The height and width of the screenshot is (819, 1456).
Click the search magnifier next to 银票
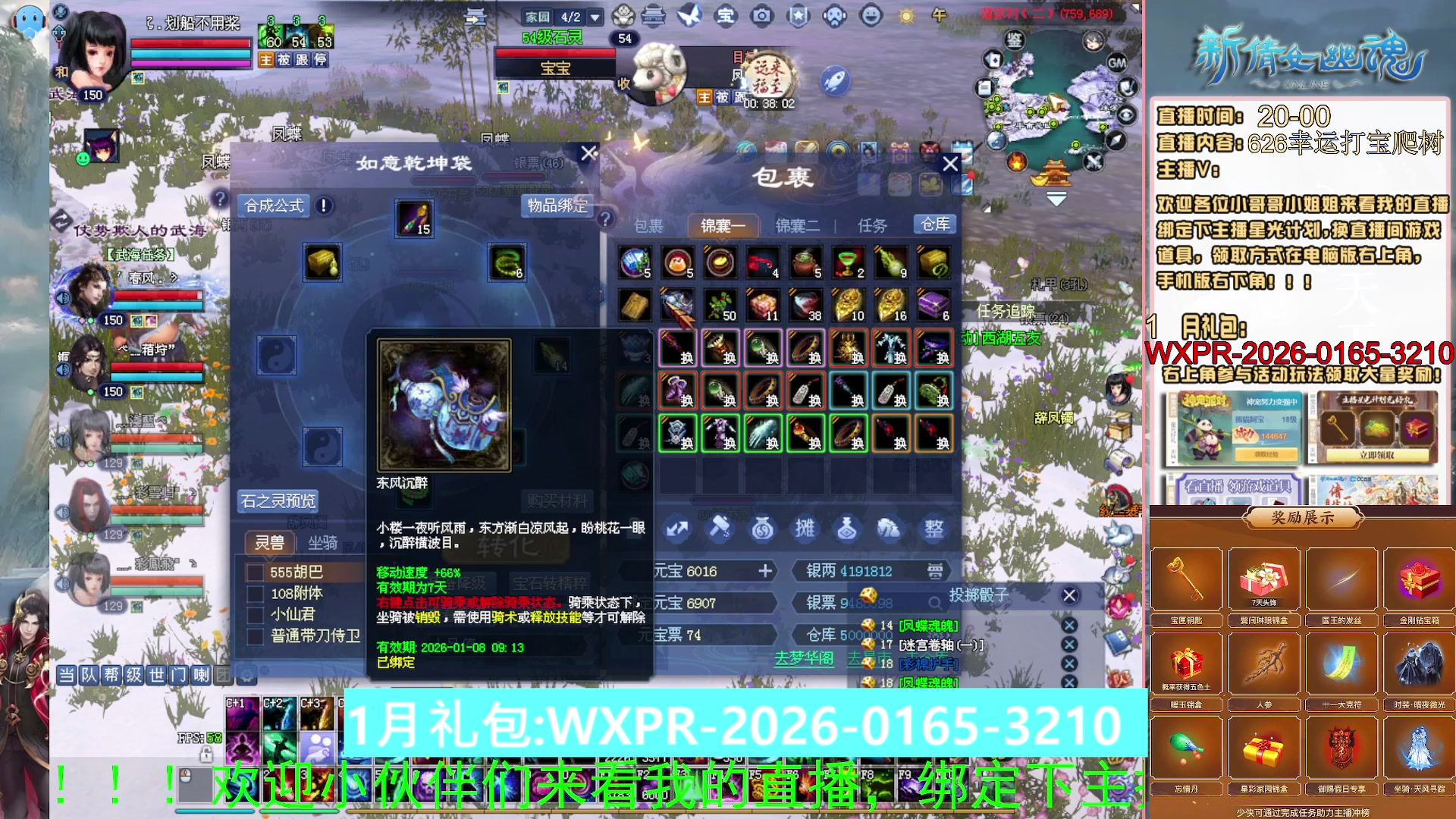click(936, 604)
